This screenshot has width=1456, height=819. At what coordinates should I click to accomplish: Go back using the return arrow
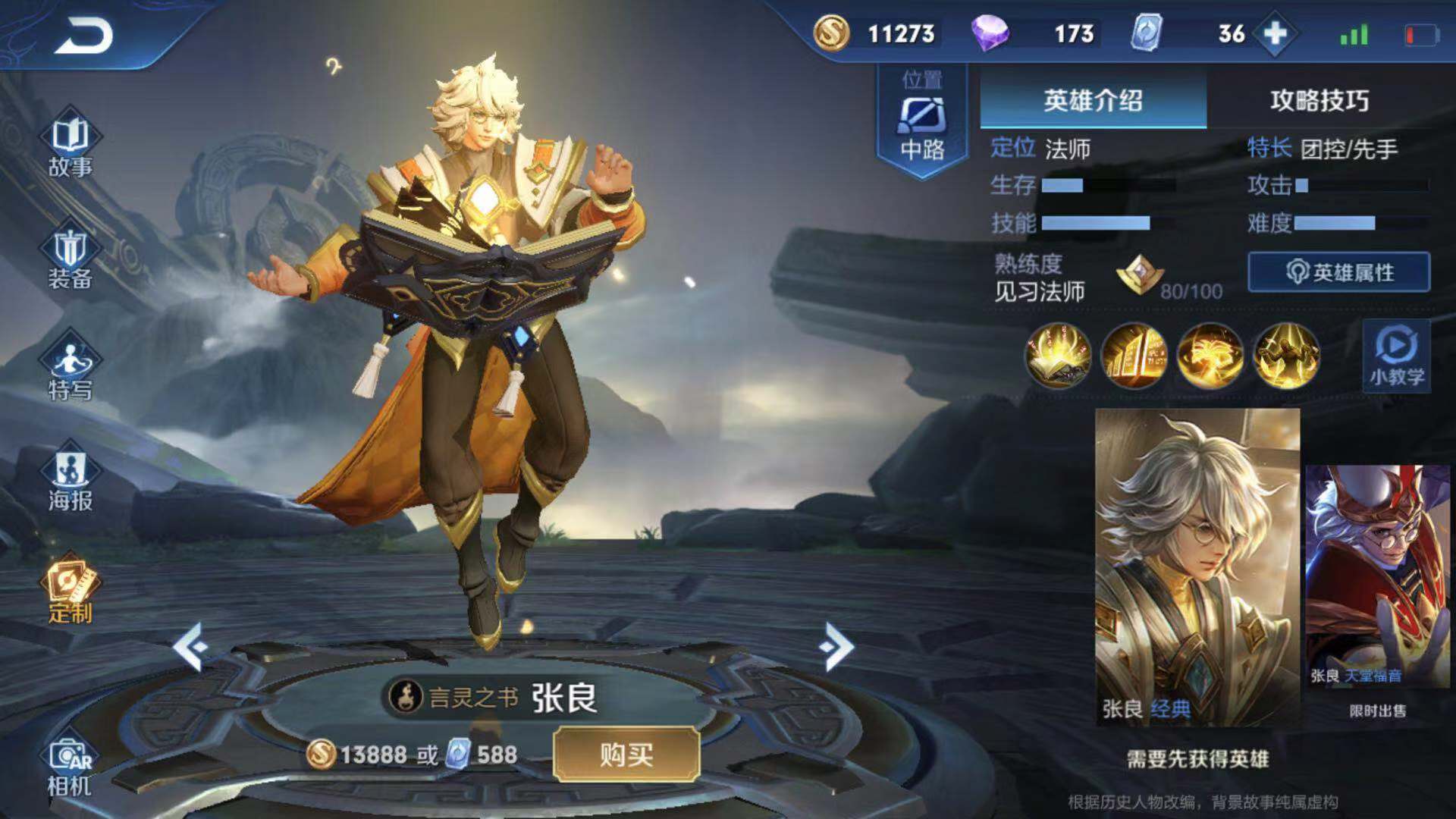[x=83, y=36]
